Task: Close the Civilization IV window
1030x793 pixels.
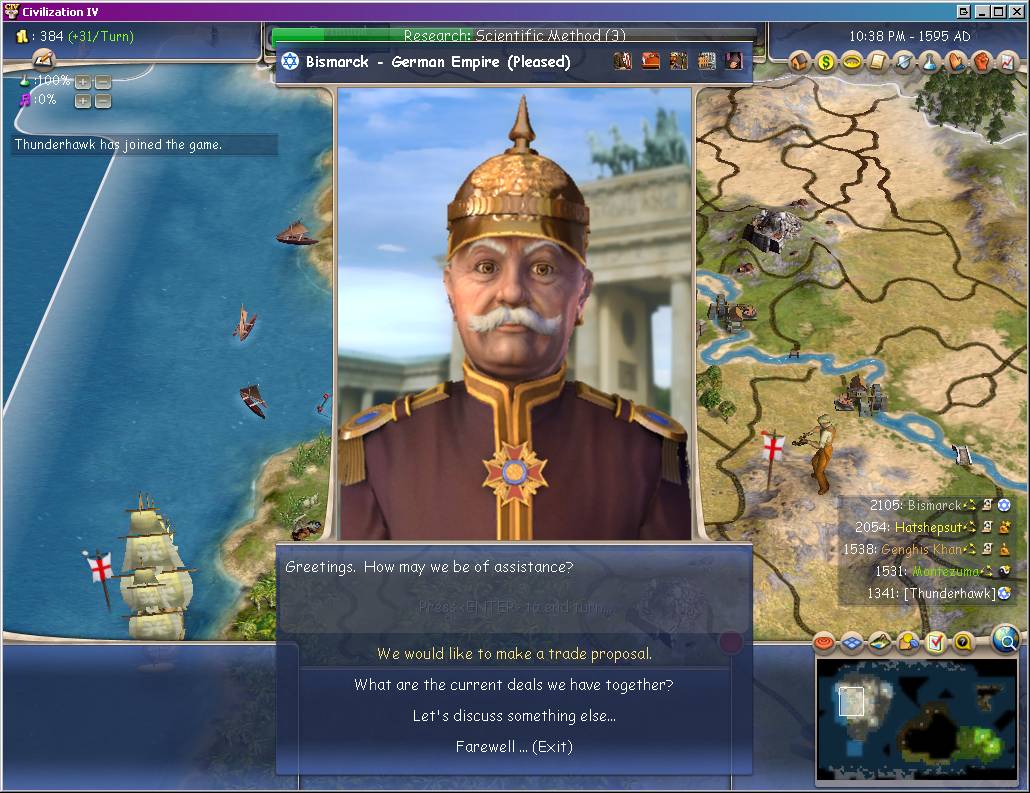Action: tap(1017, 12)
